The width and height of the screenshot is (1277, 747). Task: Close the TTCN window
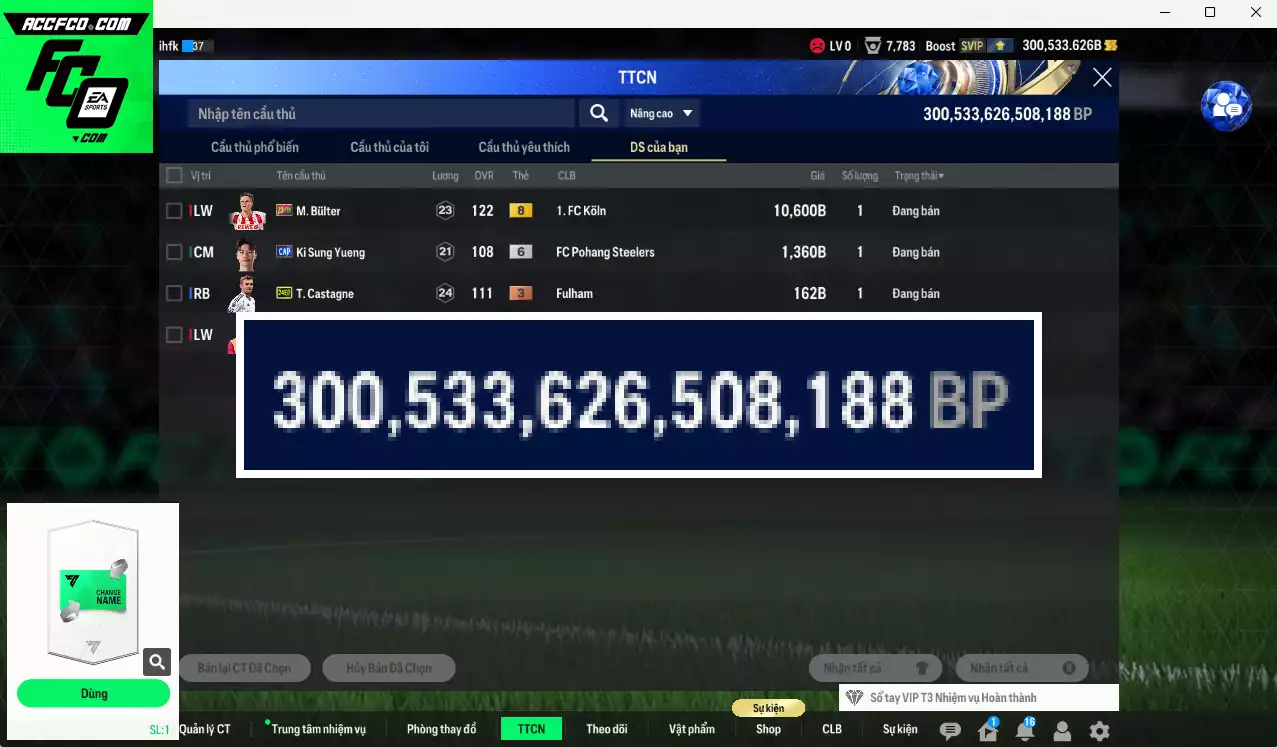pos(1102,77)
